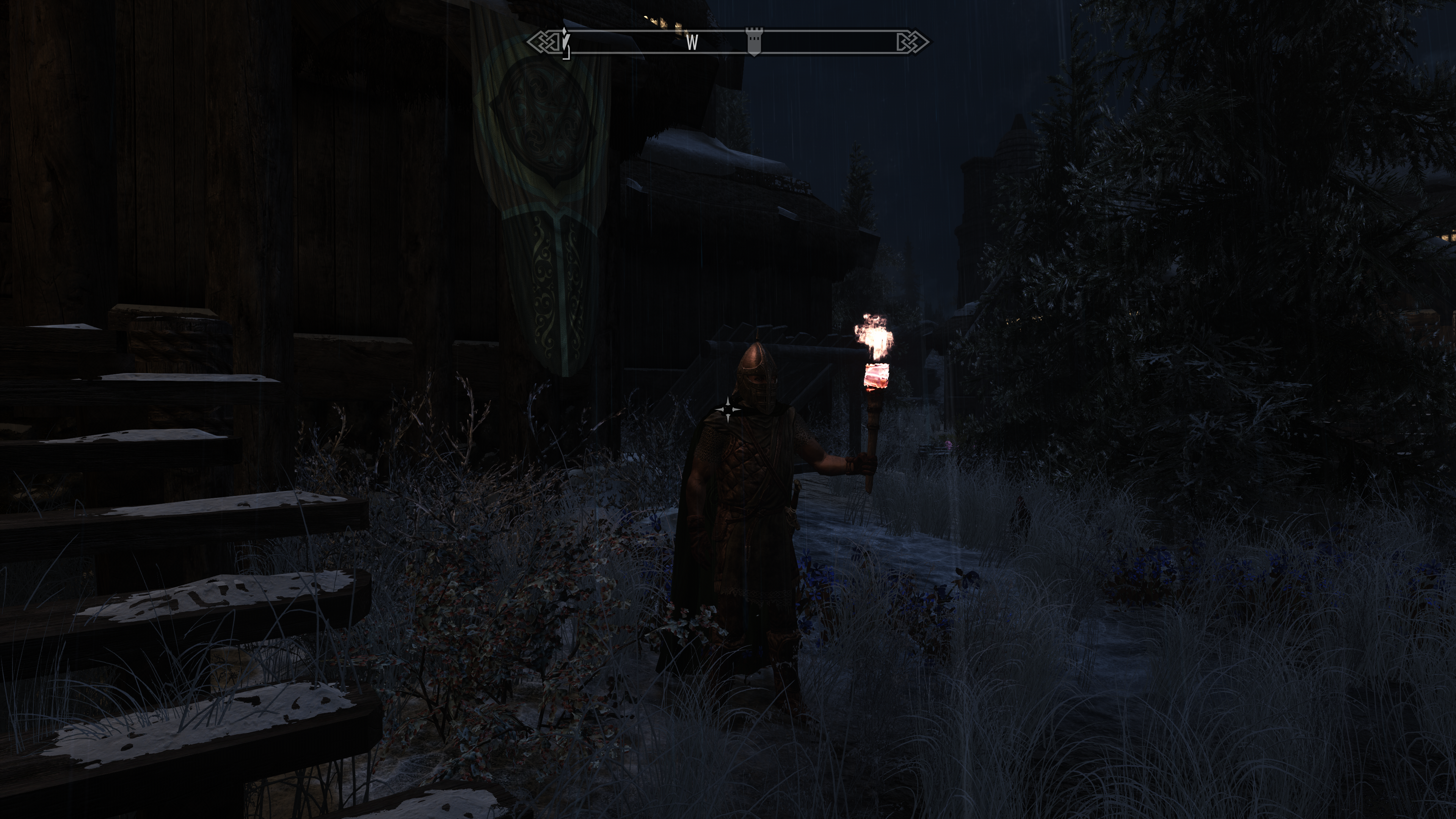Select the West 'W' heading on the compass
This screenshot has width=1456, height=819.
[x=692, y=42]
